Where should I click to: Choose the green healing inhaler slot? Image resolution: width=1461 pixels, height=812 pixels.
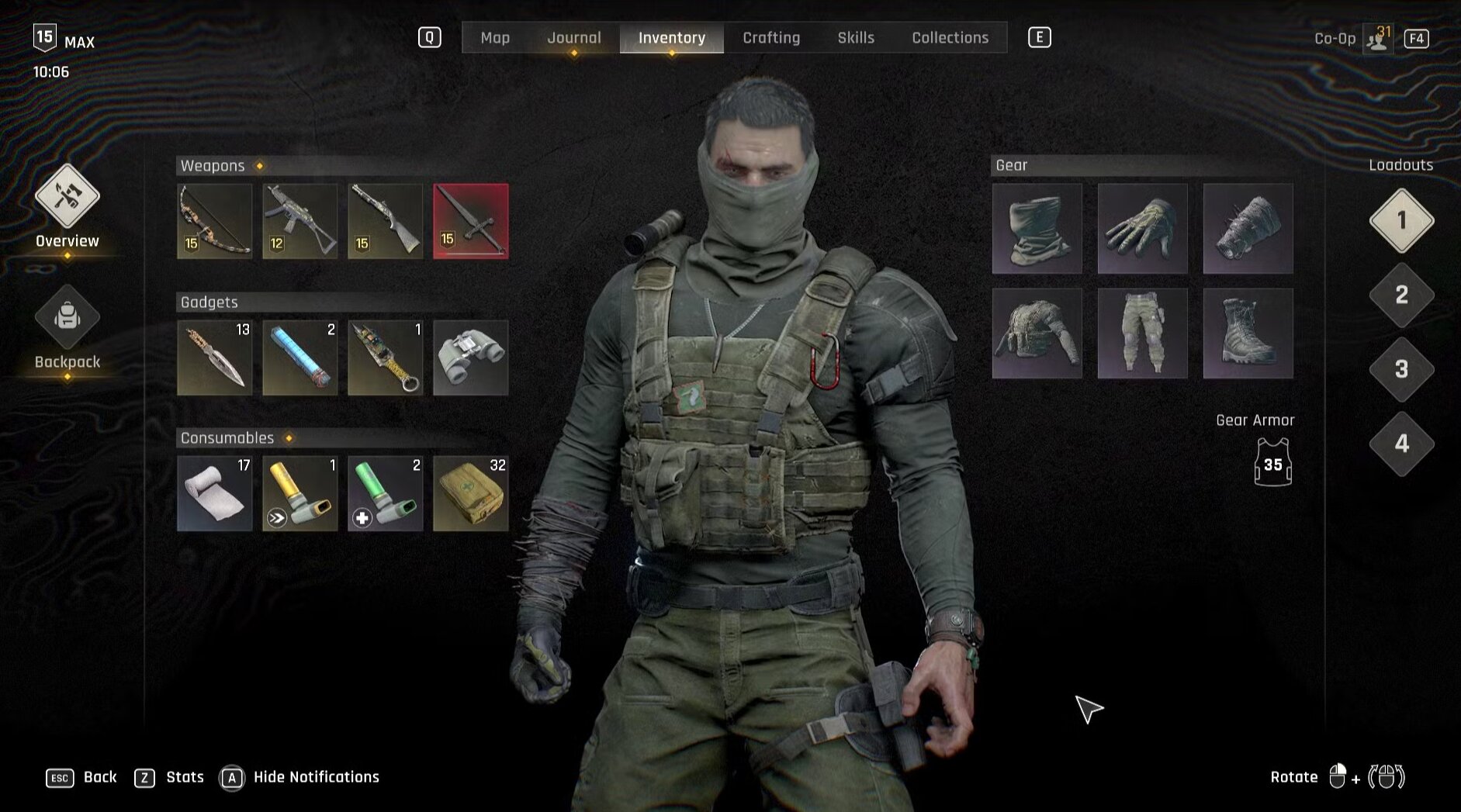click(x=386, y=494)
